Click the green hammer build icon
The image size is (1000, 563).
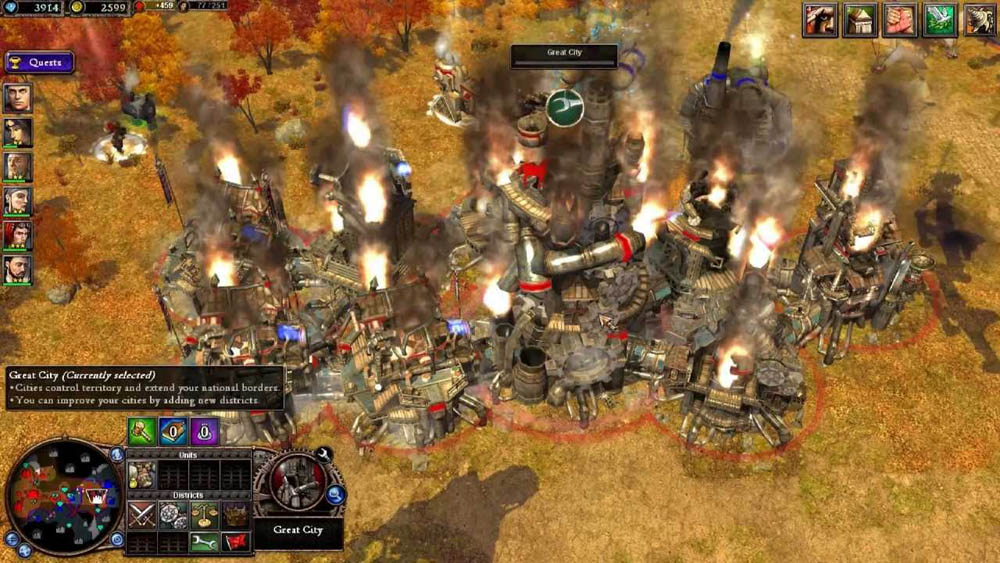[141, 431]
